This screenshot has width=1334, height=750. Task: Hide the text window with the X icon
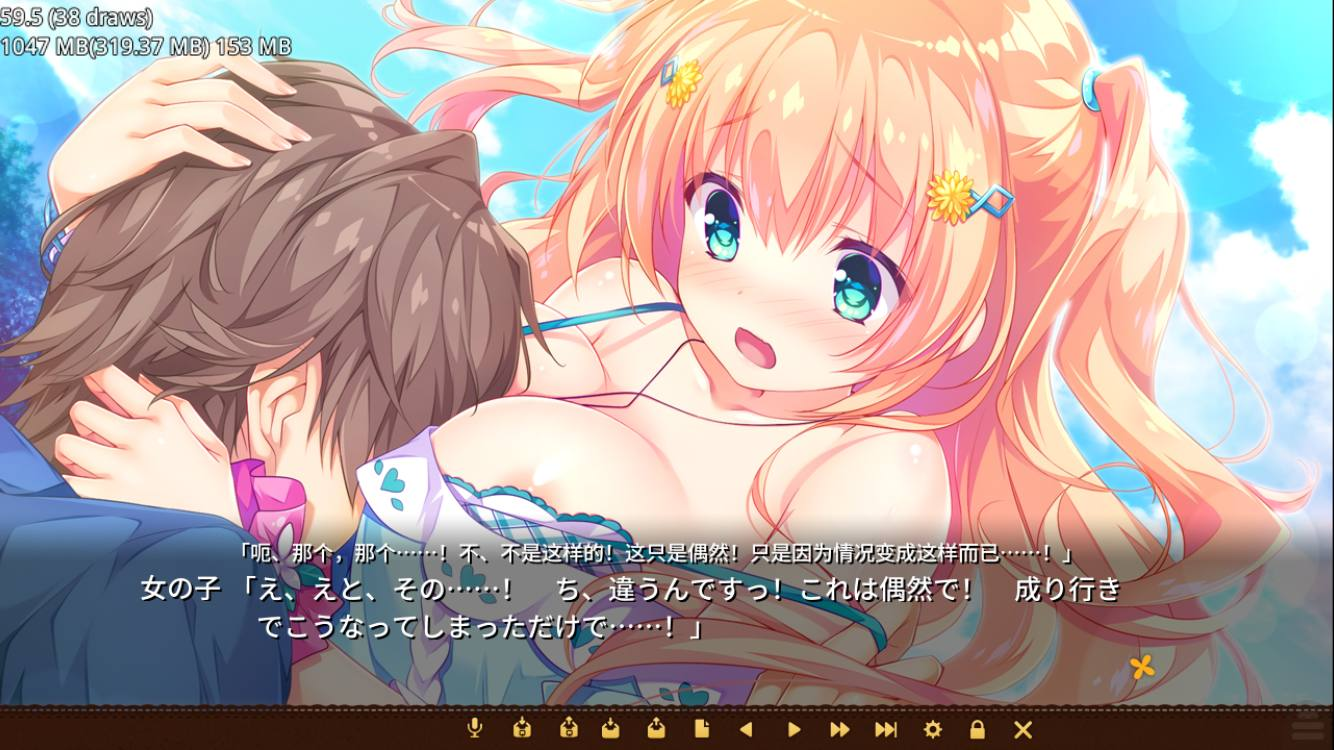pos(1023,729)
